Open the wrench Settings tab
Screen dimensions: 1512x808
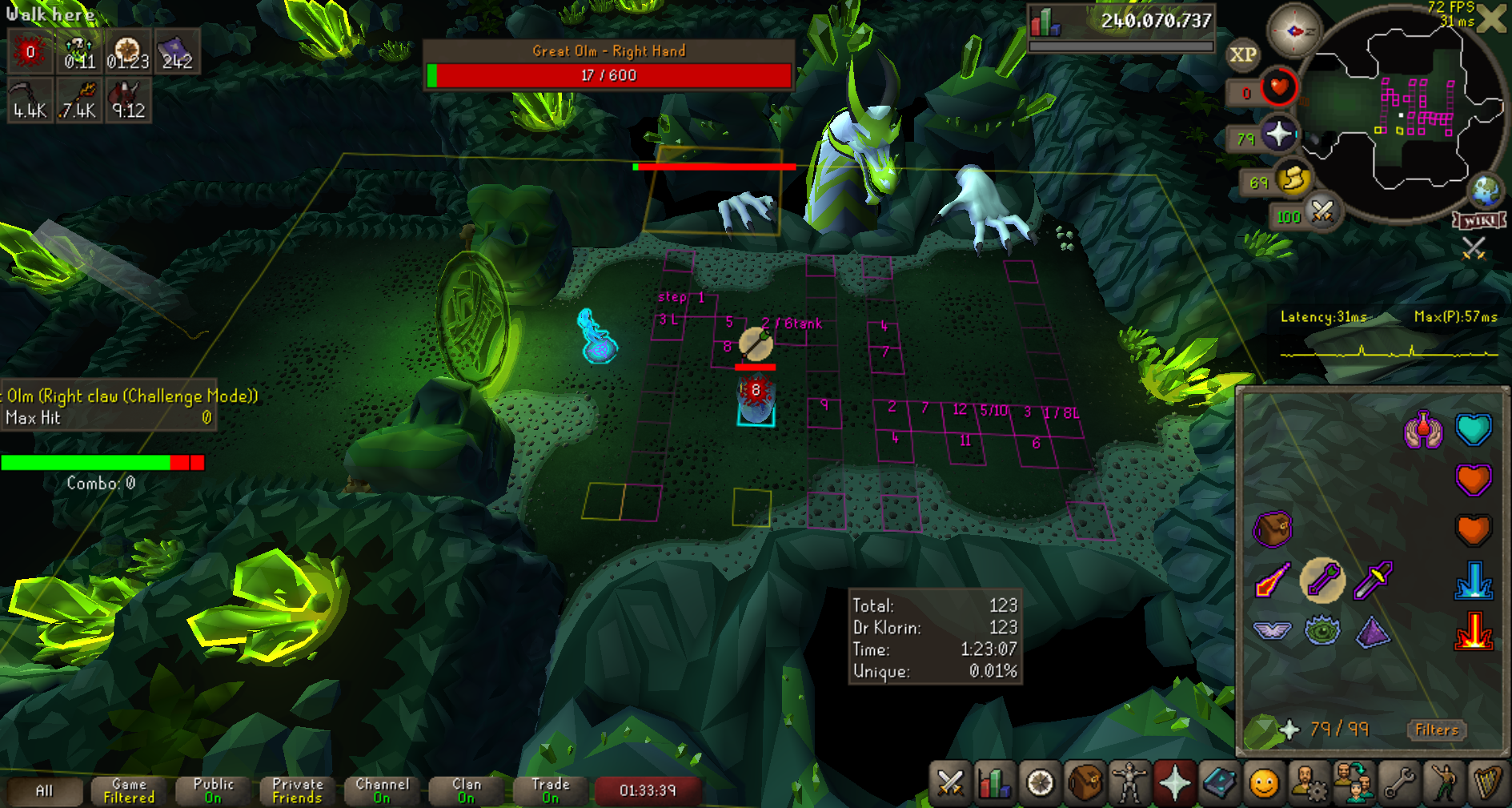1398,782
